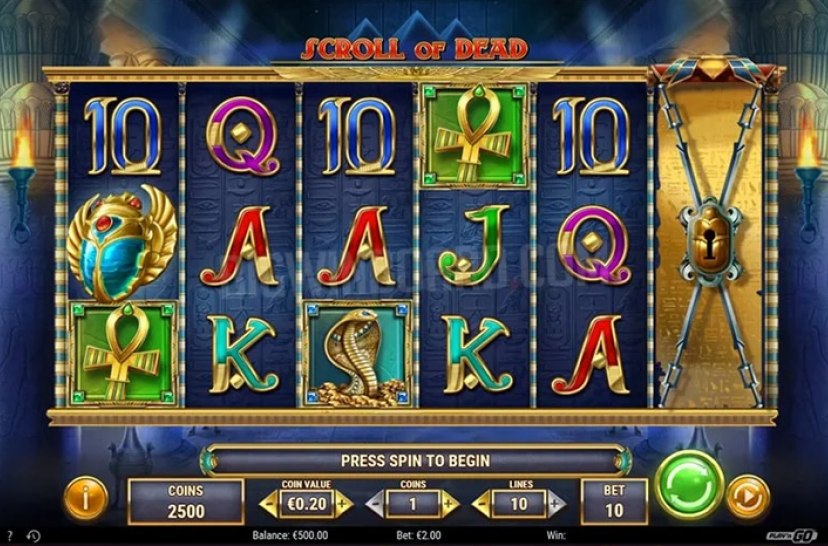Open the help question mark
828x546 pixels.
[x=9, y=535]
